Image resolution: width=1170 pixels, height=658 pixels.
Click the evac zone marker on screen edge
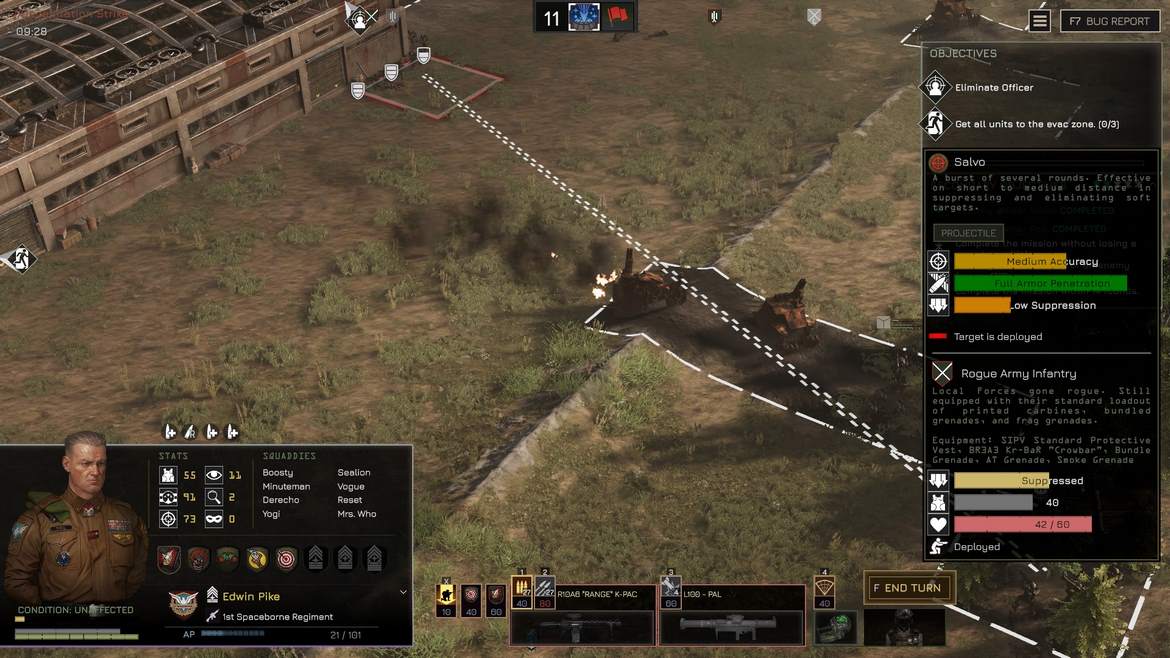(19, 259)
